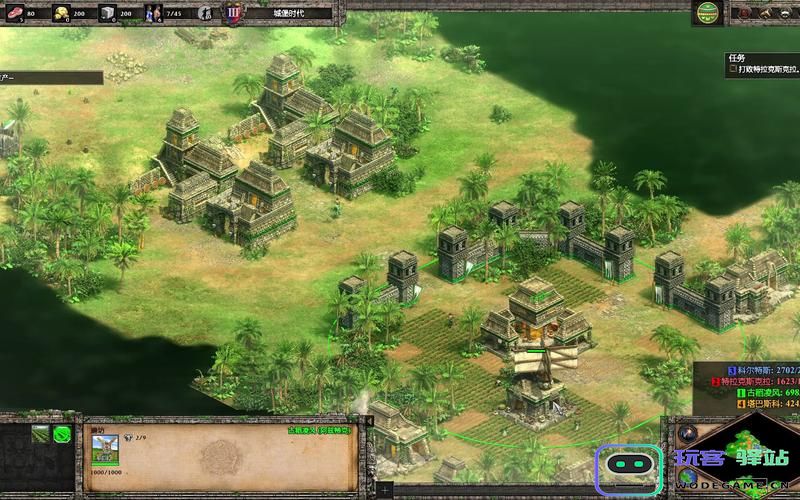
Task: Click the golden horn top menu icon
Action: pos(768,13)
